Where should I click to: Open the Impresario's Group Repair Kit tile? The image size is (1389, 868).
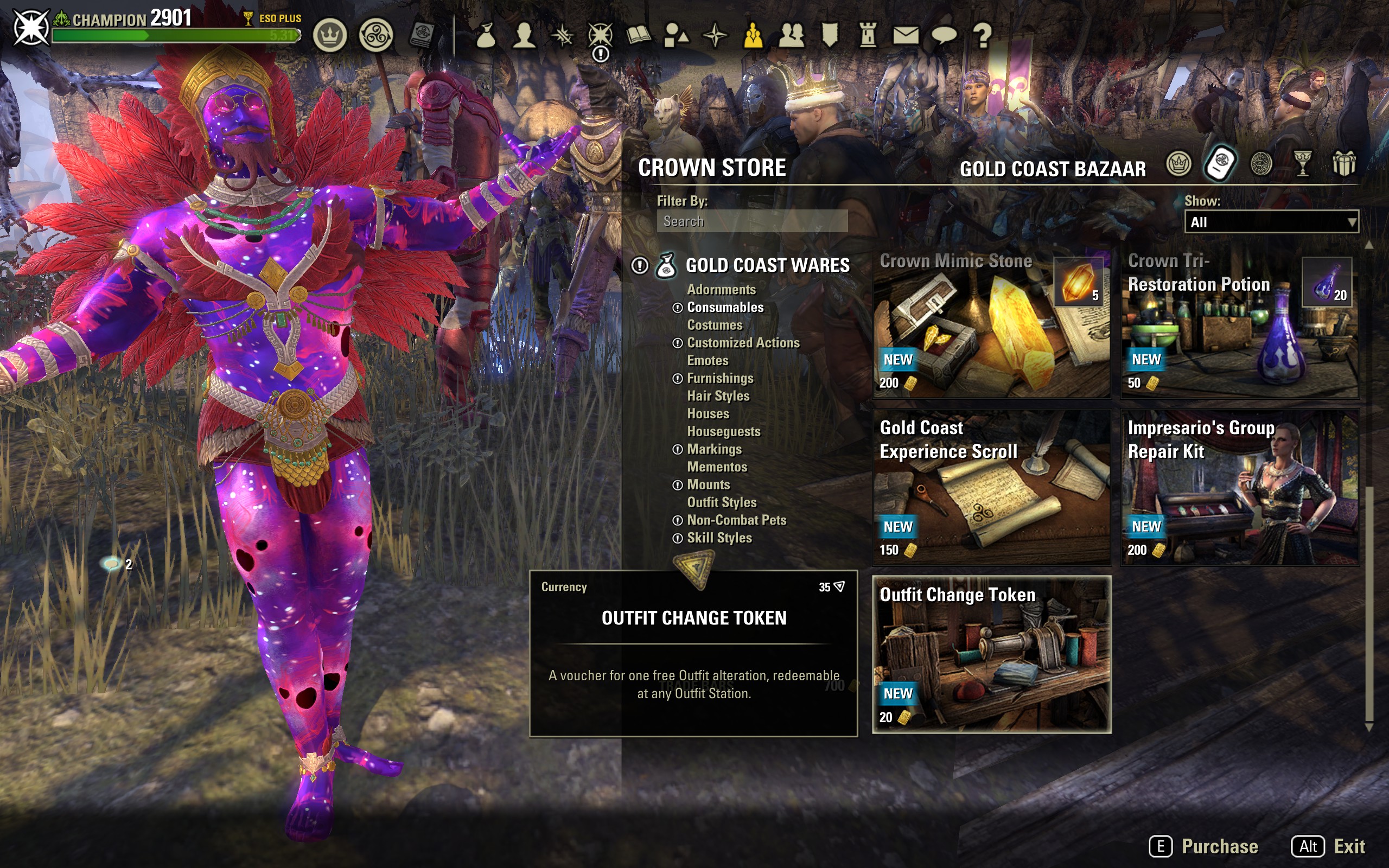[x=1240, y=487]
